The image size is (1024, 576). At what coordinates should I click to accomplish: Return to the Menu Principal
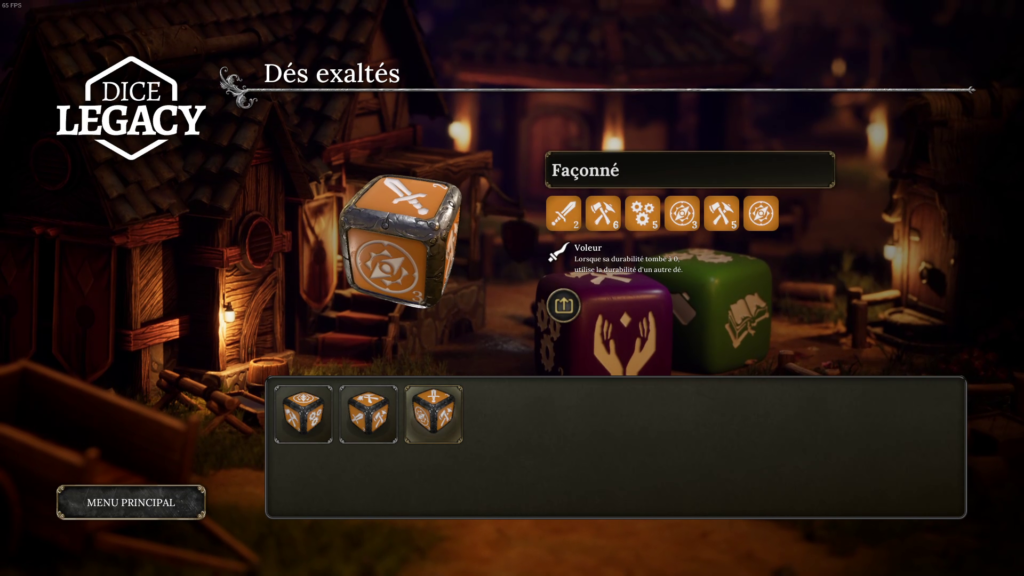click(131, 502)
